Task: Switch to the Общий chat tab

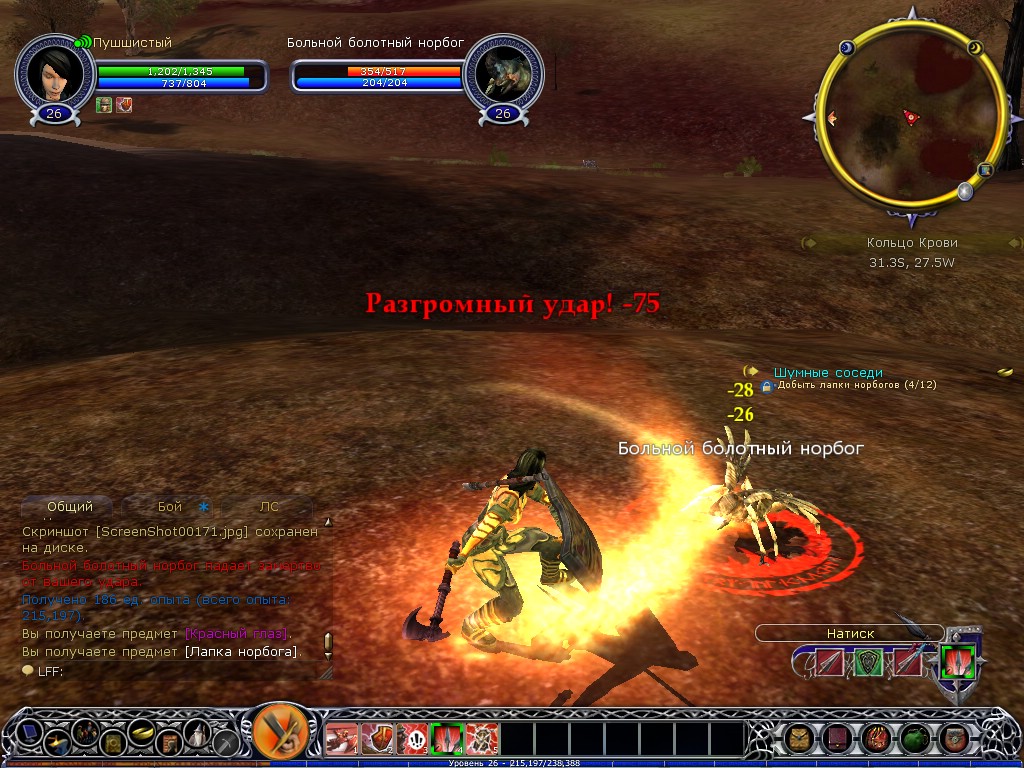Action: (70, 507)
